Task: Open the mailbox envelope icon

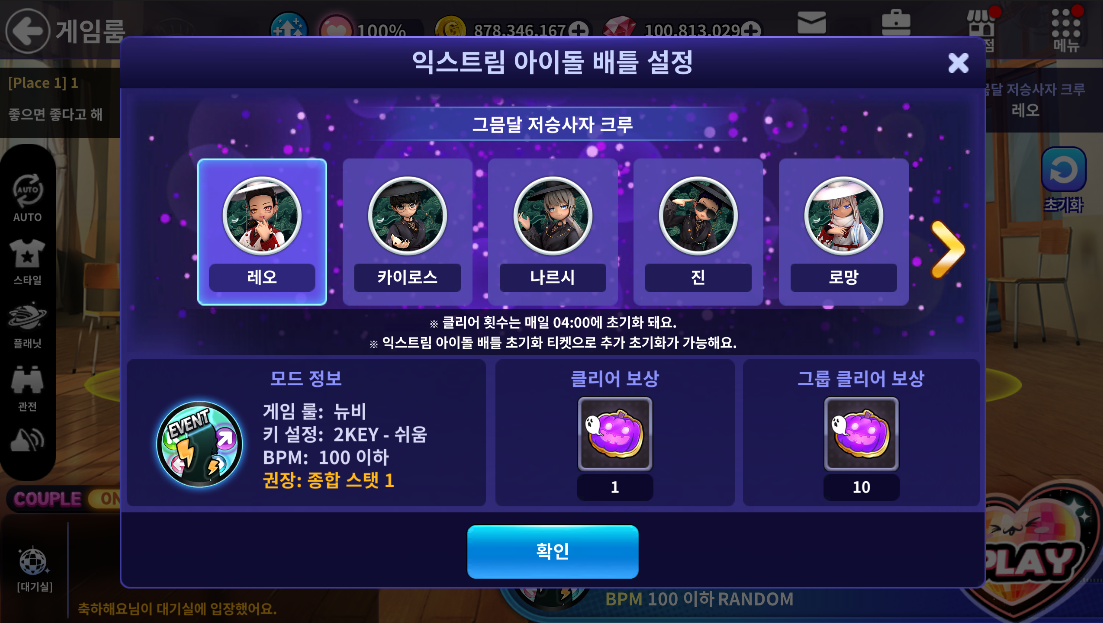Action: click(811, 22)
